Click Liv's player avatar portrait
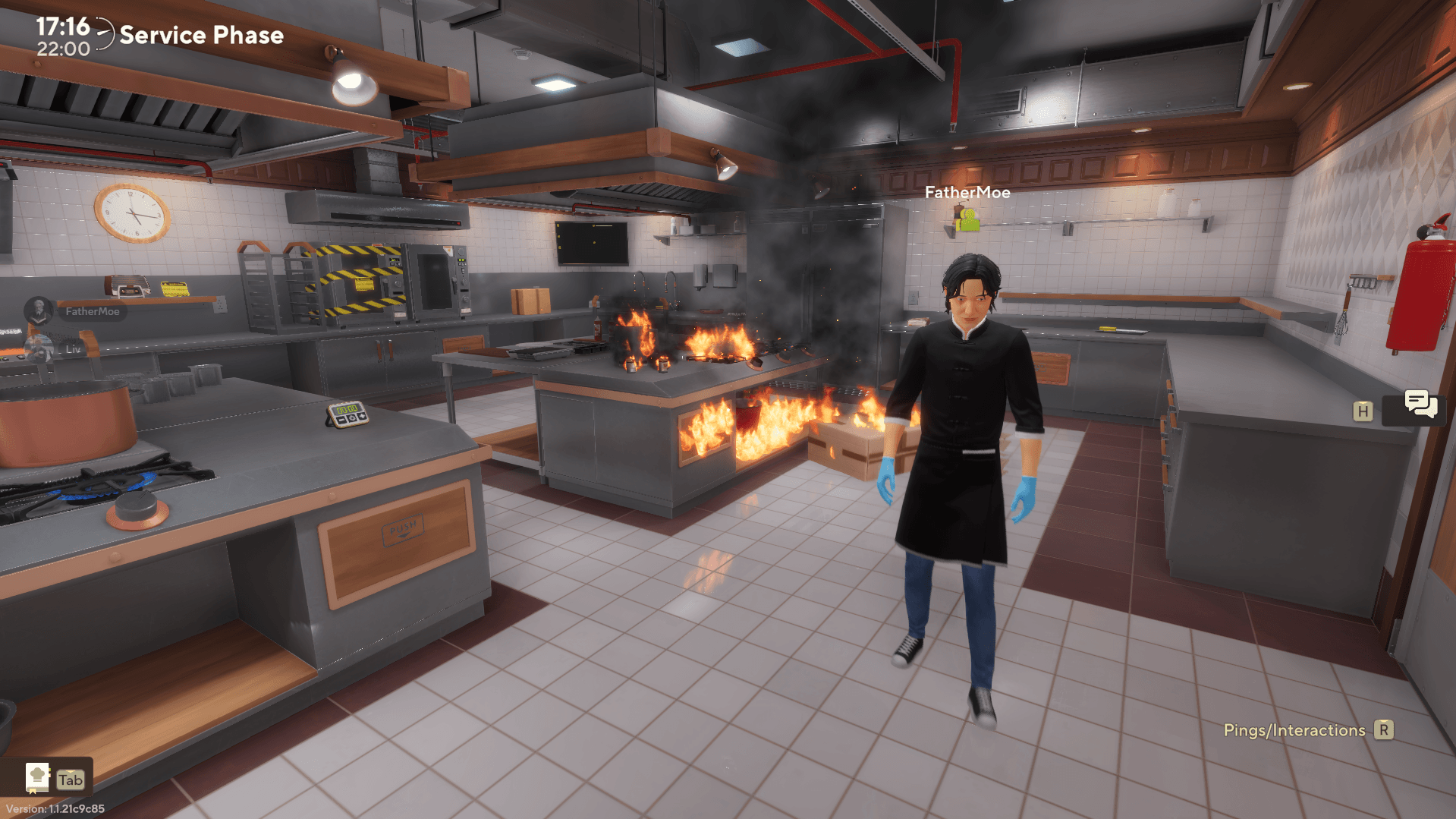Viewport: 1456px width, 819px height. click(x=39, y=348)
